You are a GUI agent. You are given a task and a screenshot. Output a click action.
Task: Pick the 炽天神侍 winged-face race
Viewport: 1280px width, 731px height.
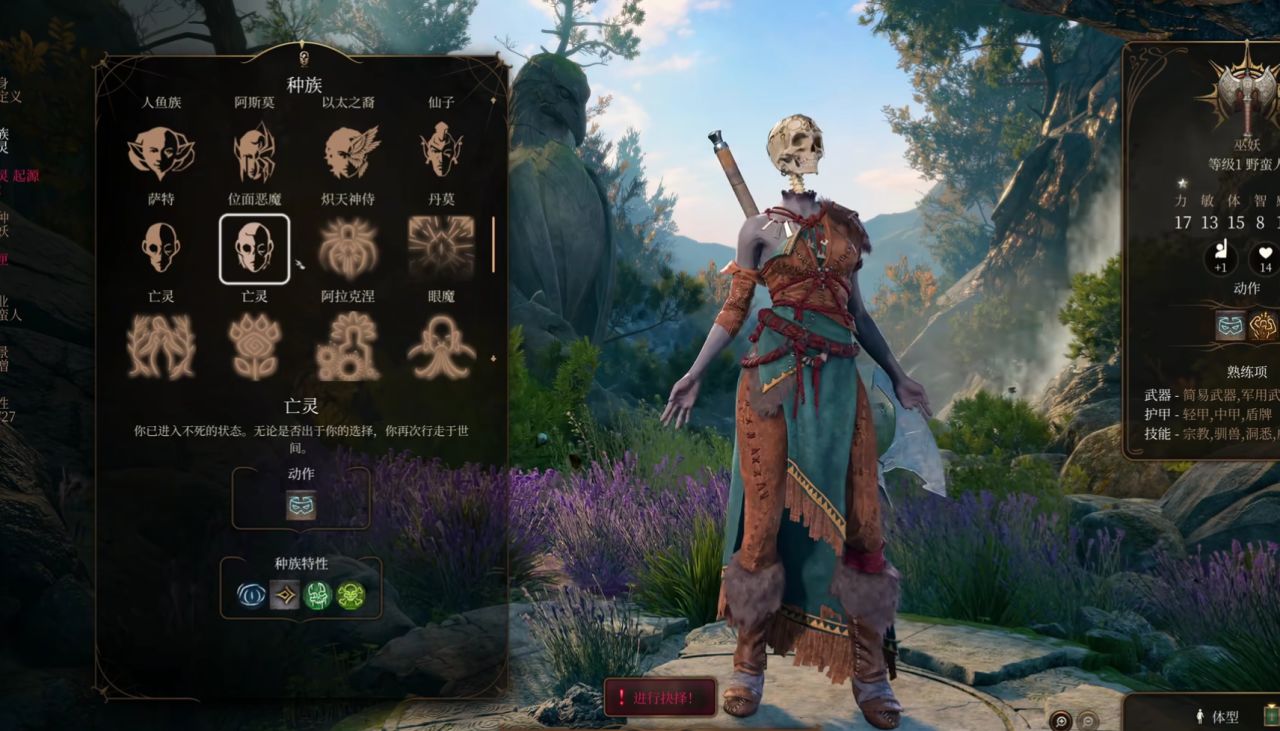[x=349, y=152]
